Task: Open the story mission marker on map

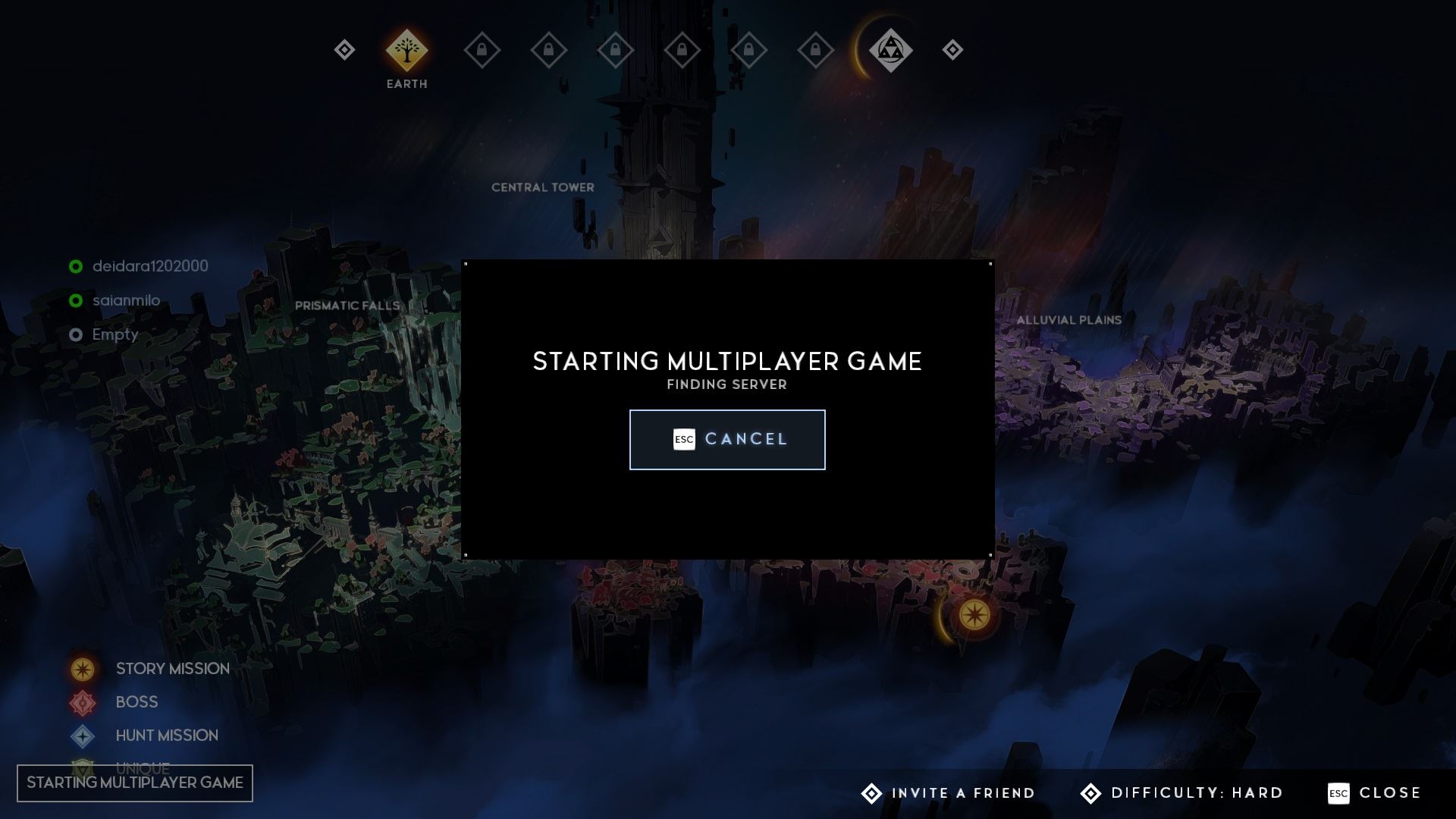Action: (x=974, y=614)
